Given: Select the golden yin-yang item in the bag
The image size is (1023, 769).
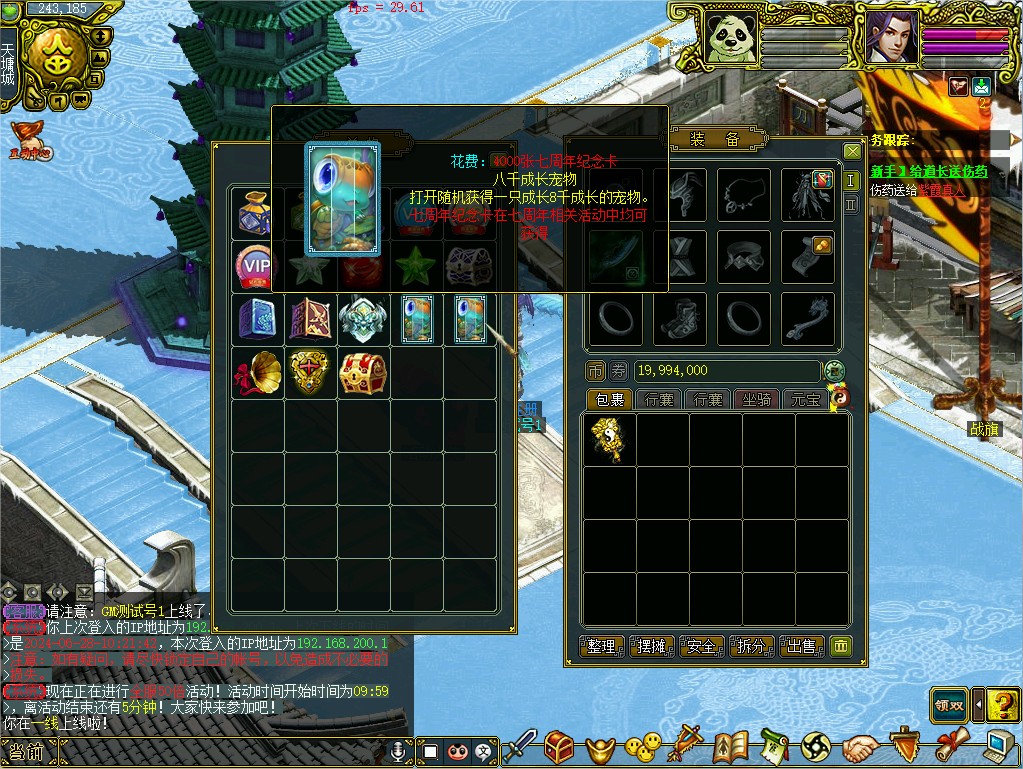Looking at the screenshot, I should point(610,439).
